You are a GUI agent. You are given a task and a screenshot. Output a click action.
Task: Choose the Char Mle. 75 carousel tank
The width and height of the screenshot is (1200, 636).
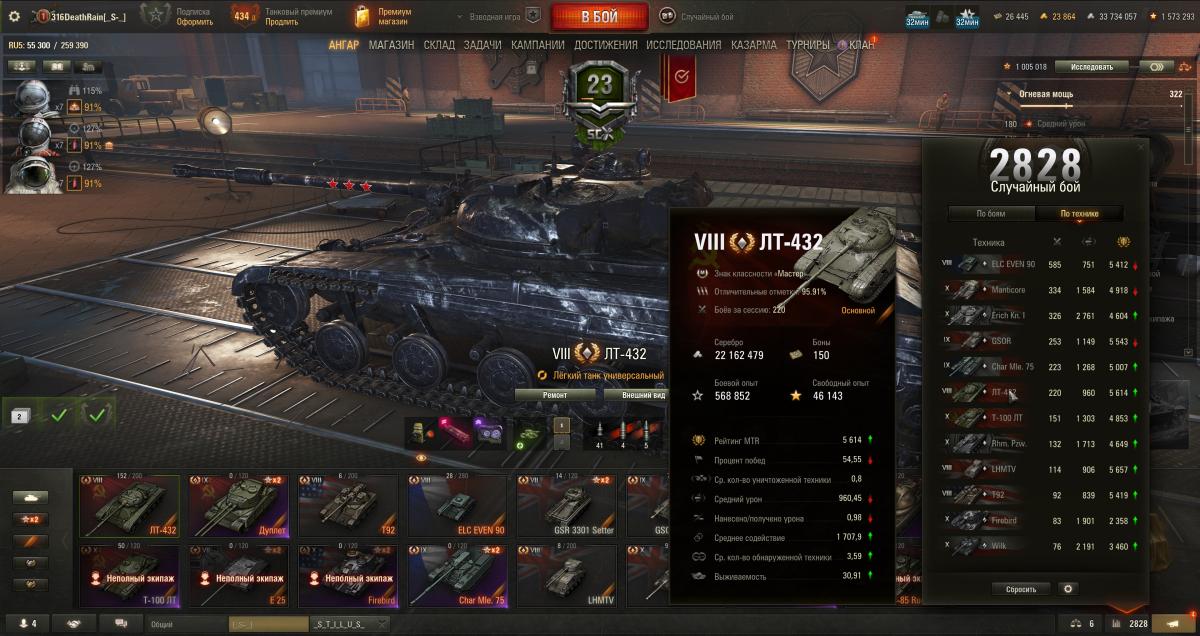tap(457, 576)
